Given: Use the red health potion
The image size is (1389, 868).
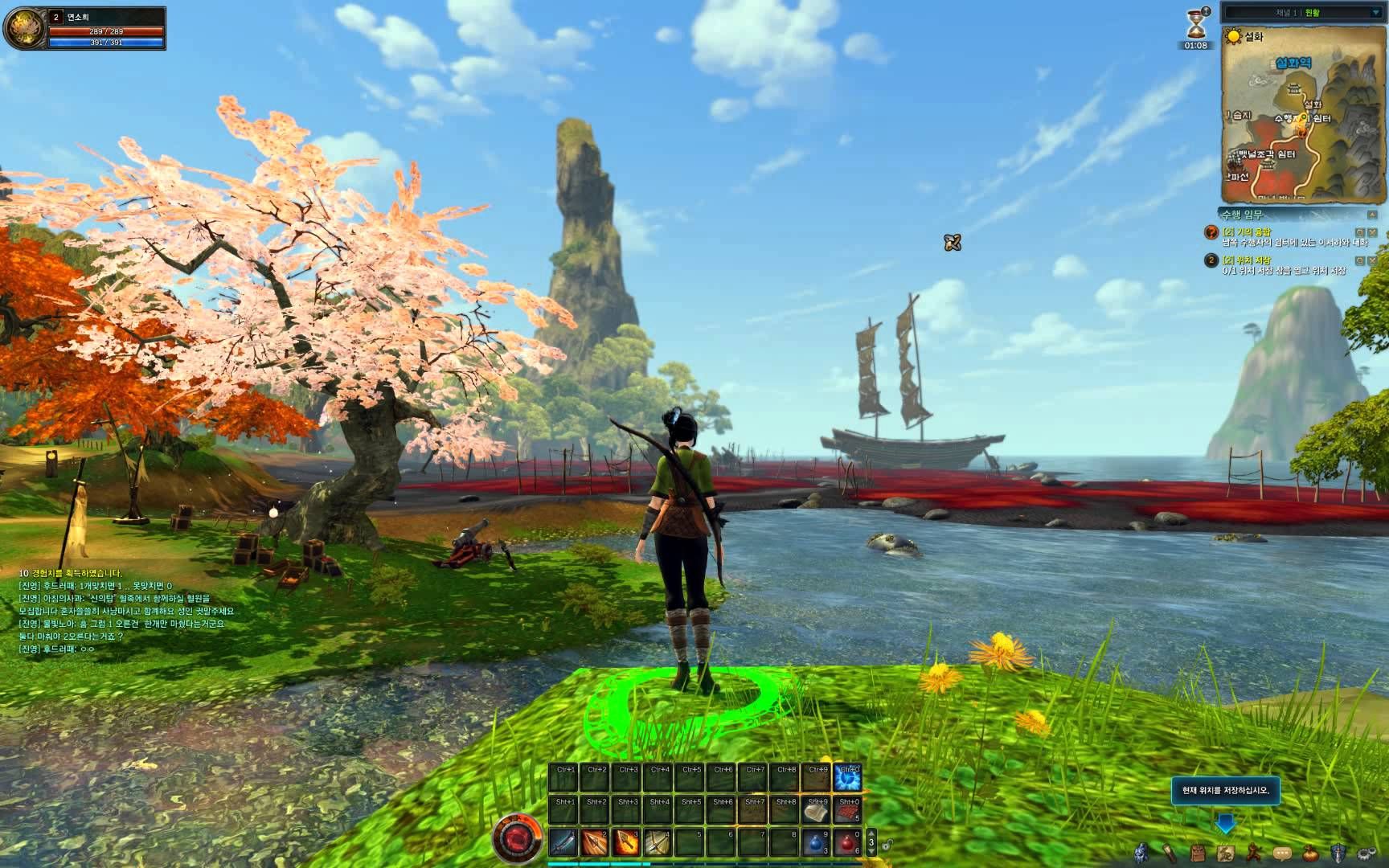Looking at the screenshot, I should pyautogui.click(x=847, y=842).
